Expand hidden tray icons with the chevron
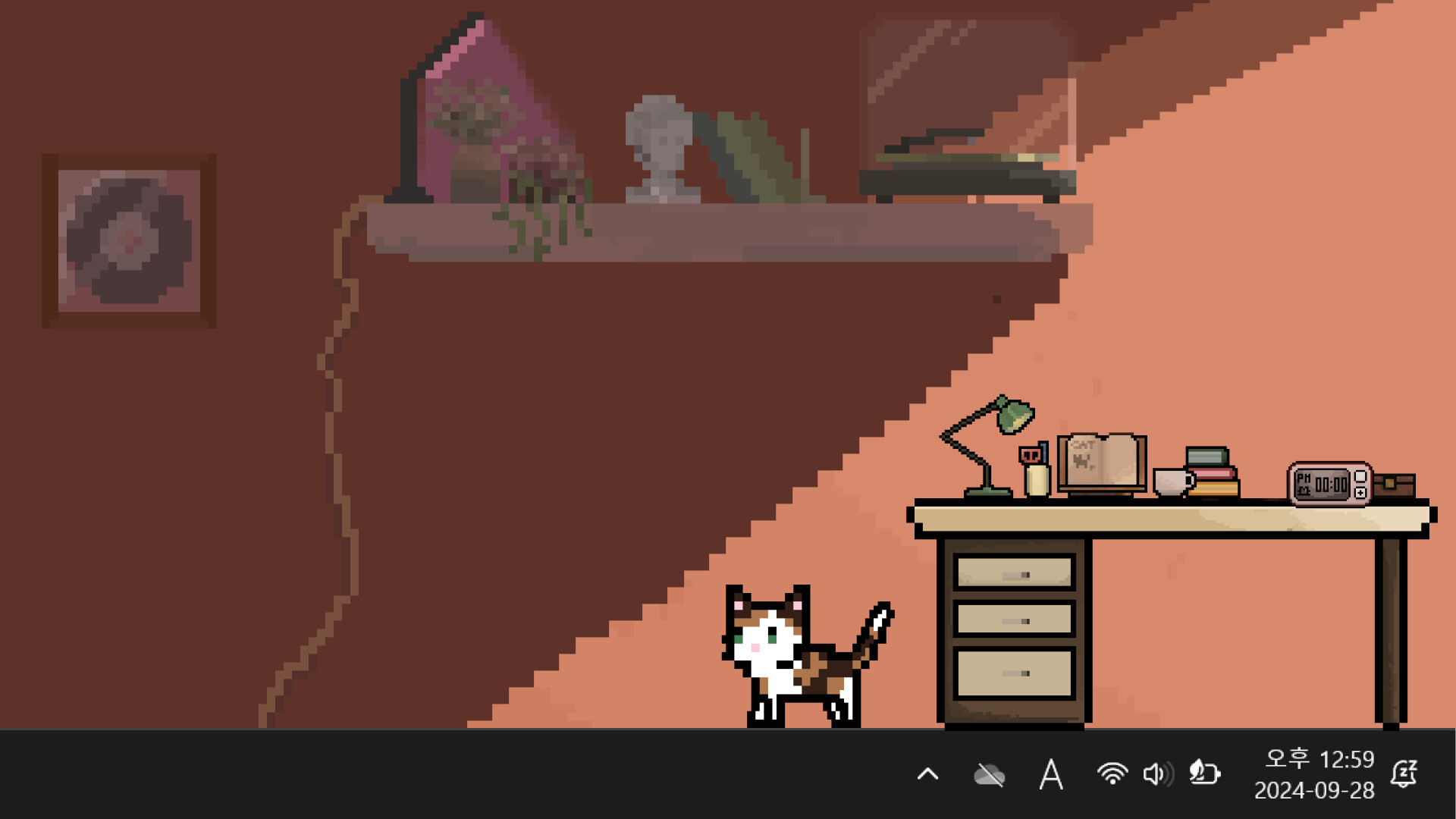Viewport: 1456px width, 819px height. point(927,774)
